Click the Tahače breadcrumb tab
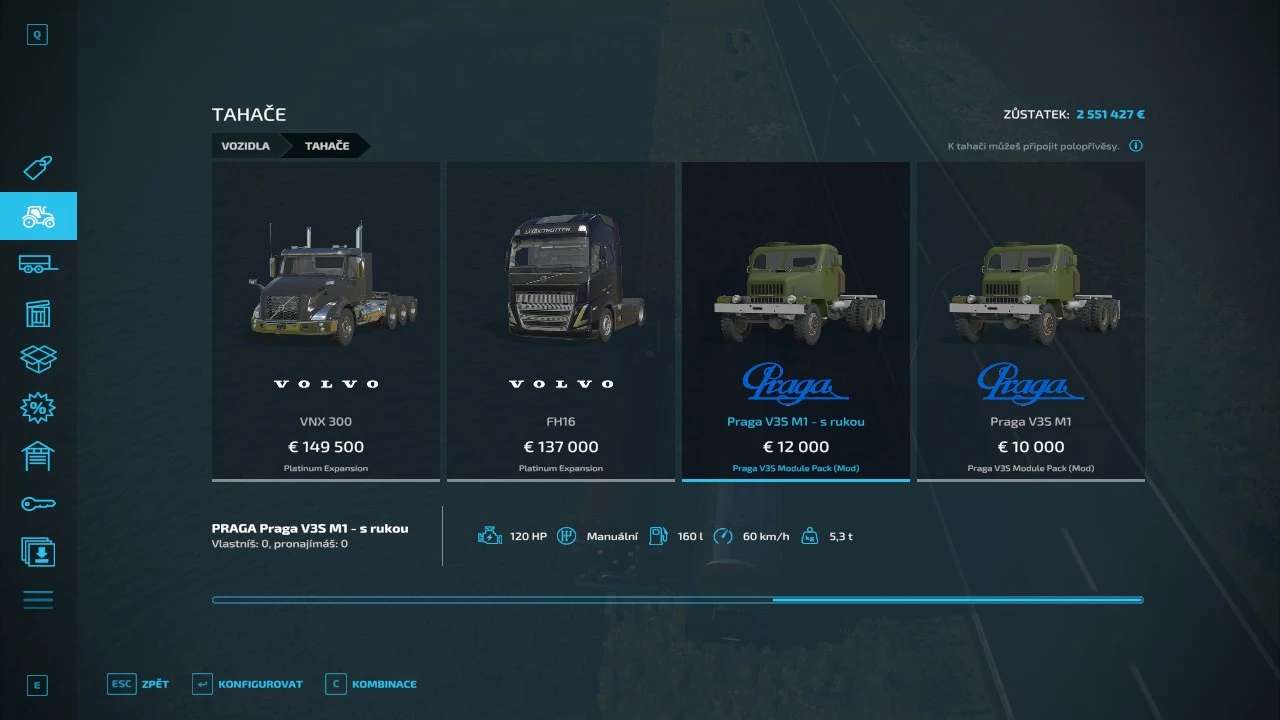The image size is (1280, 720). point(327,146)
